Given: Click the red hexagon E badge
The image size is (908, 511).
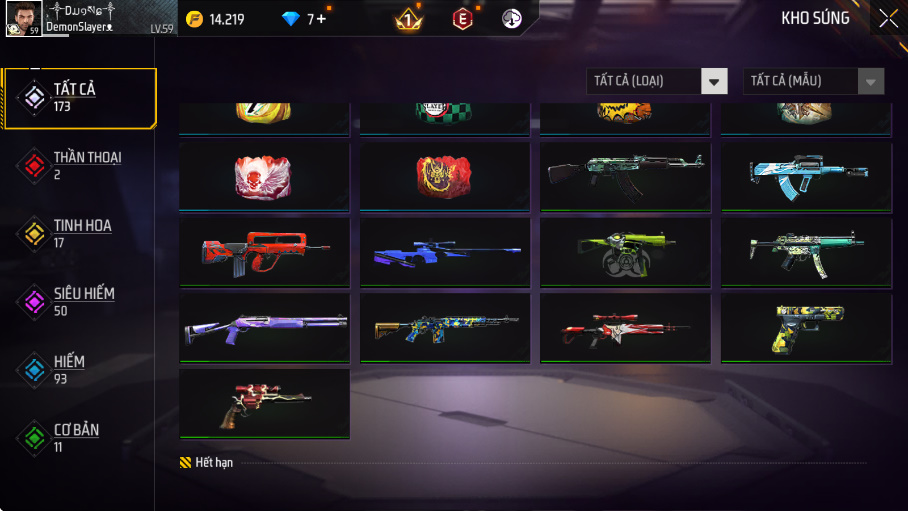Looking at the screenshot, I should pos(462,19).
